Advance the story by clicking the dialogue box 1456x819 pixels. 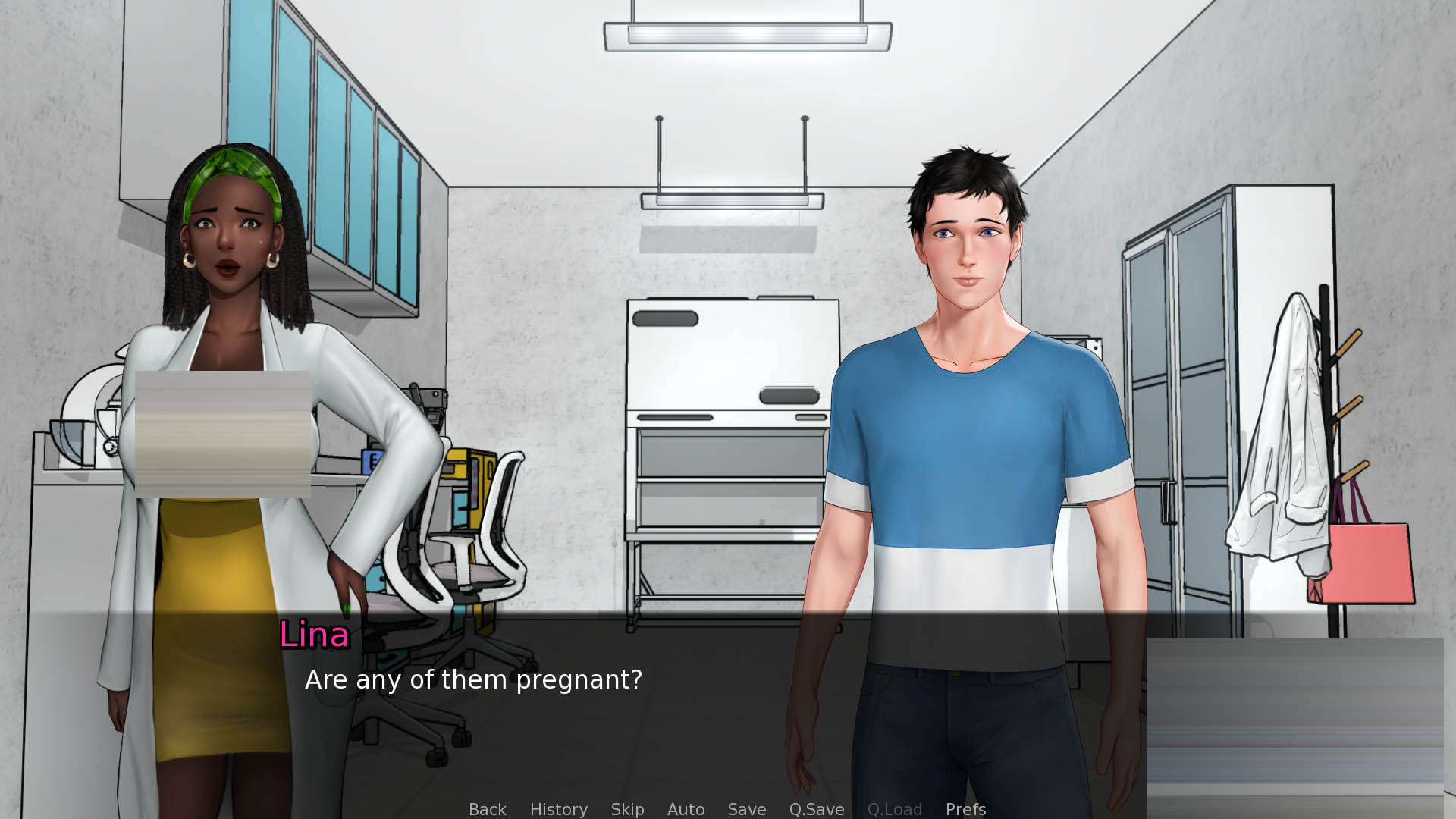(728, 720)
